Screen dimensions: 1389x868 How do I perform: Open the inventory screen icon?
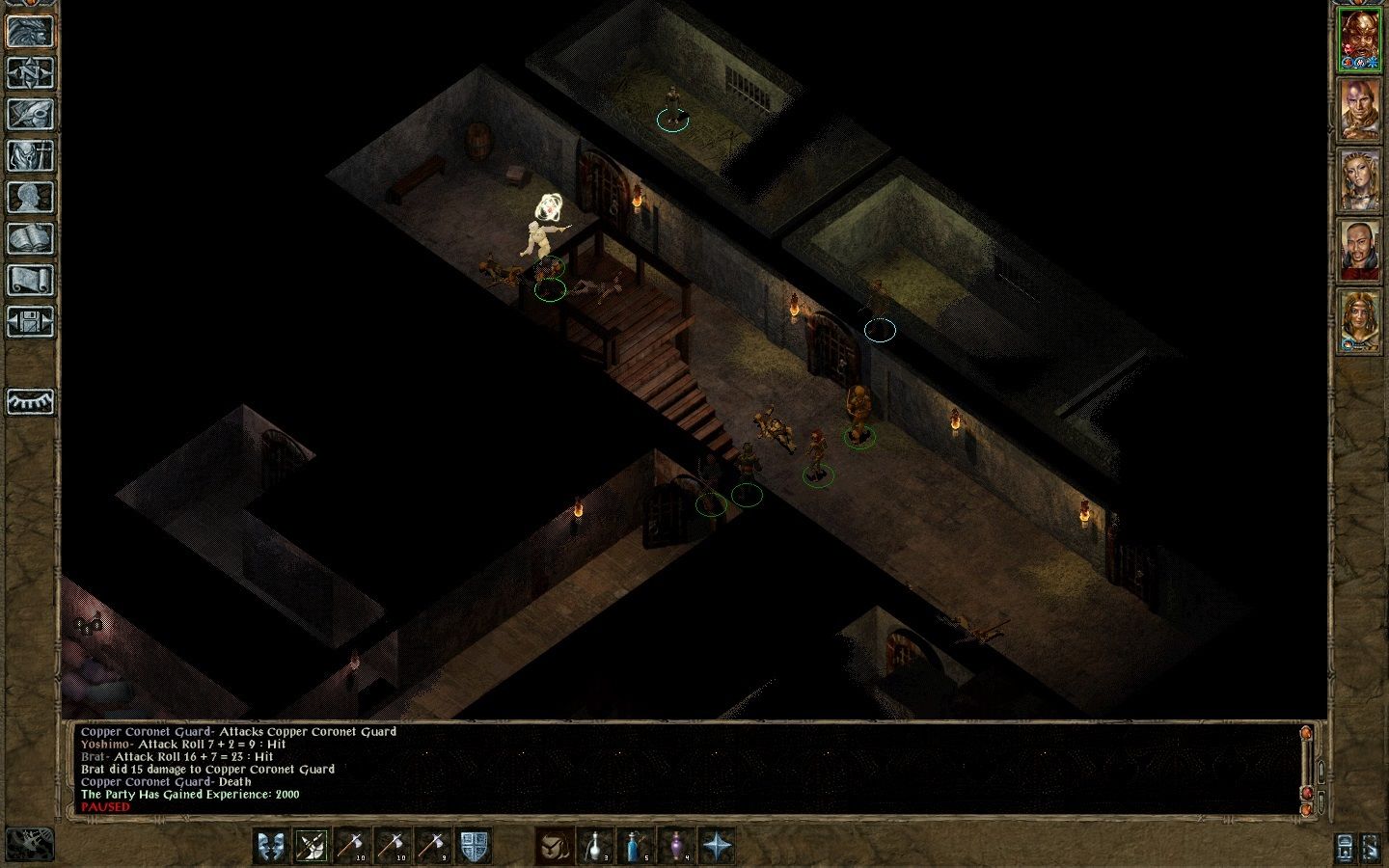32,154
